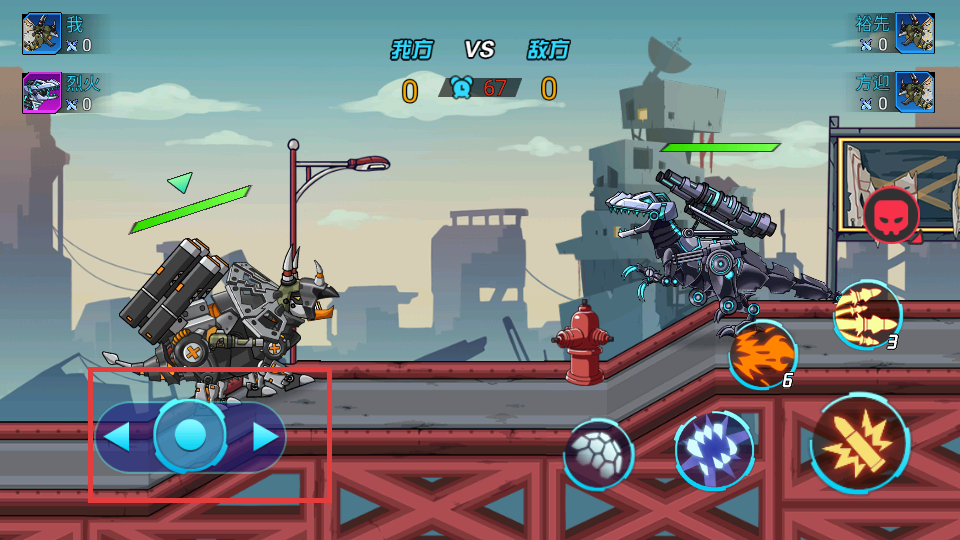Screen dimensions: 960x540
Task: Click the round joystick center knob
Action: 190,435
